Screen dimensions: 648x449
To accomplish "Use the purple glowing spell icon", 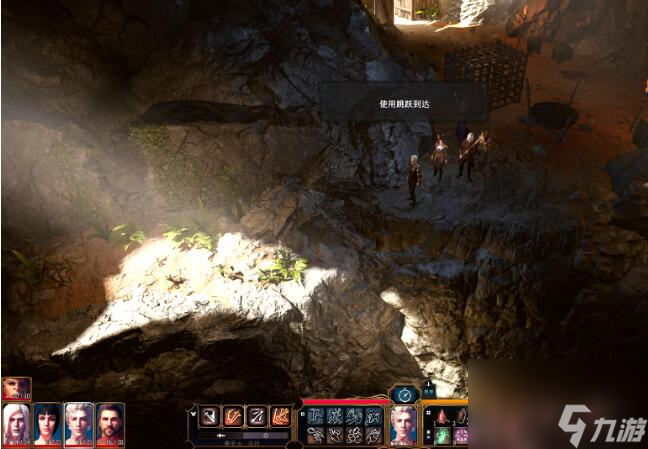I will pyautogui.click(x=461, y=435).
